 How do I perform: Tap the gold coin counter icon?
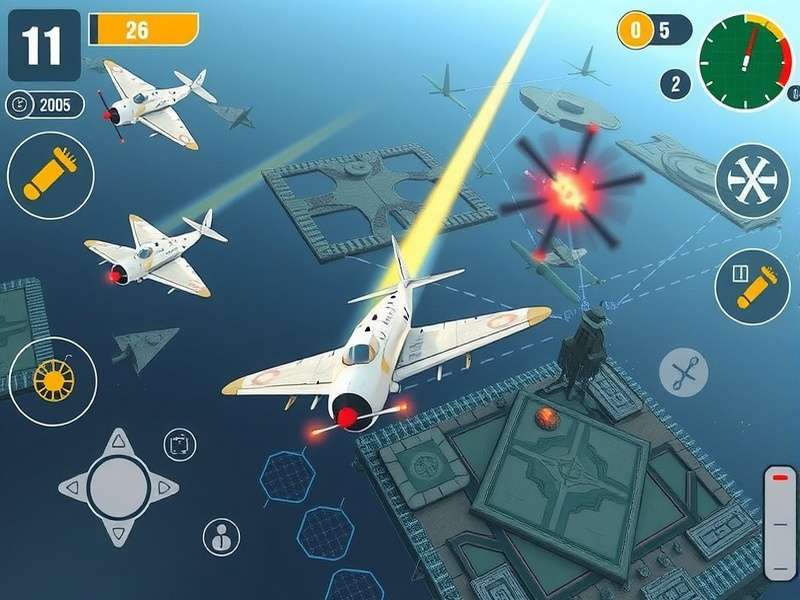click(x=634, y=30)
